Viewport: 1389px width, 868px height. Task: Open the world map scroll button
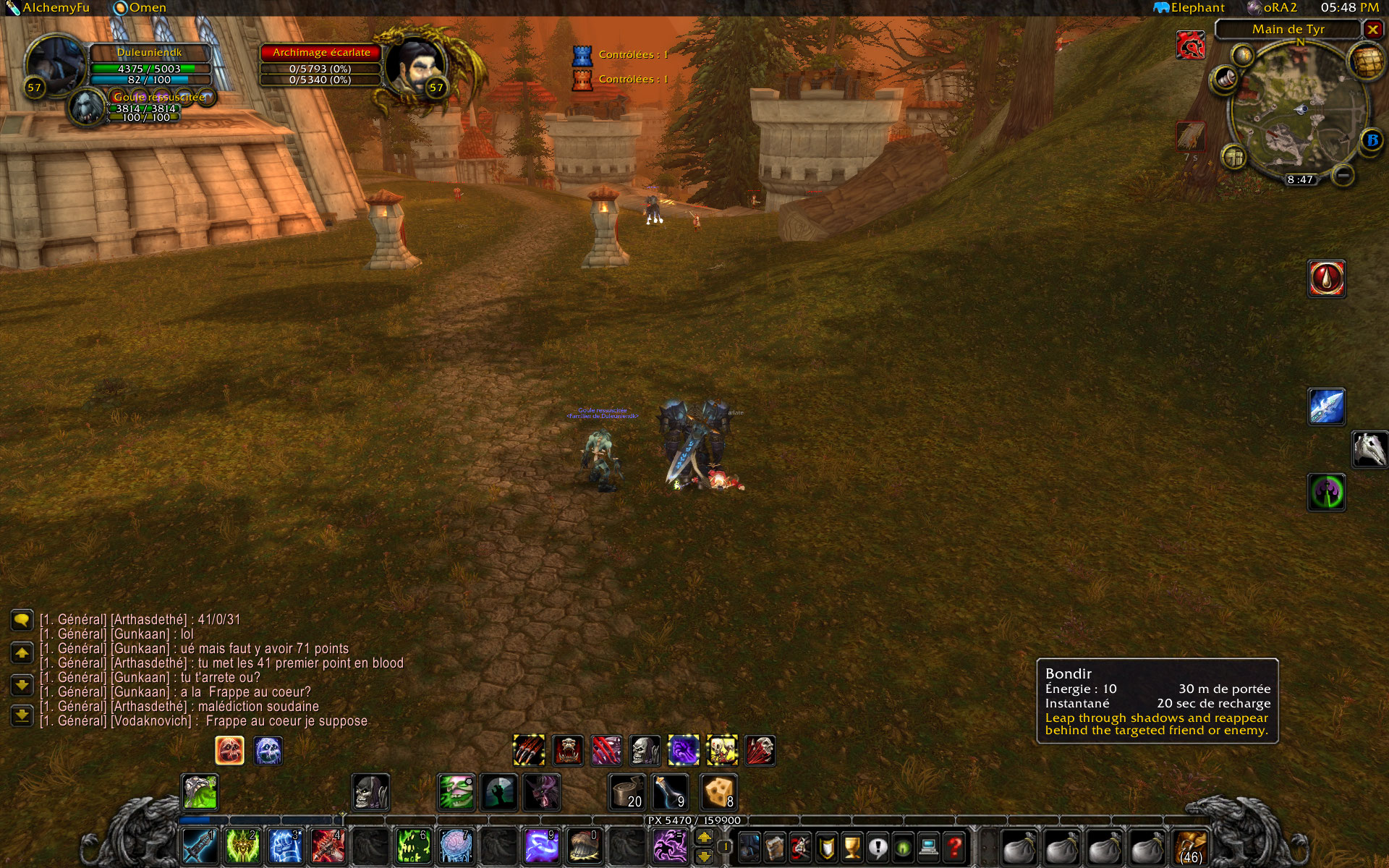[1364, 61]
